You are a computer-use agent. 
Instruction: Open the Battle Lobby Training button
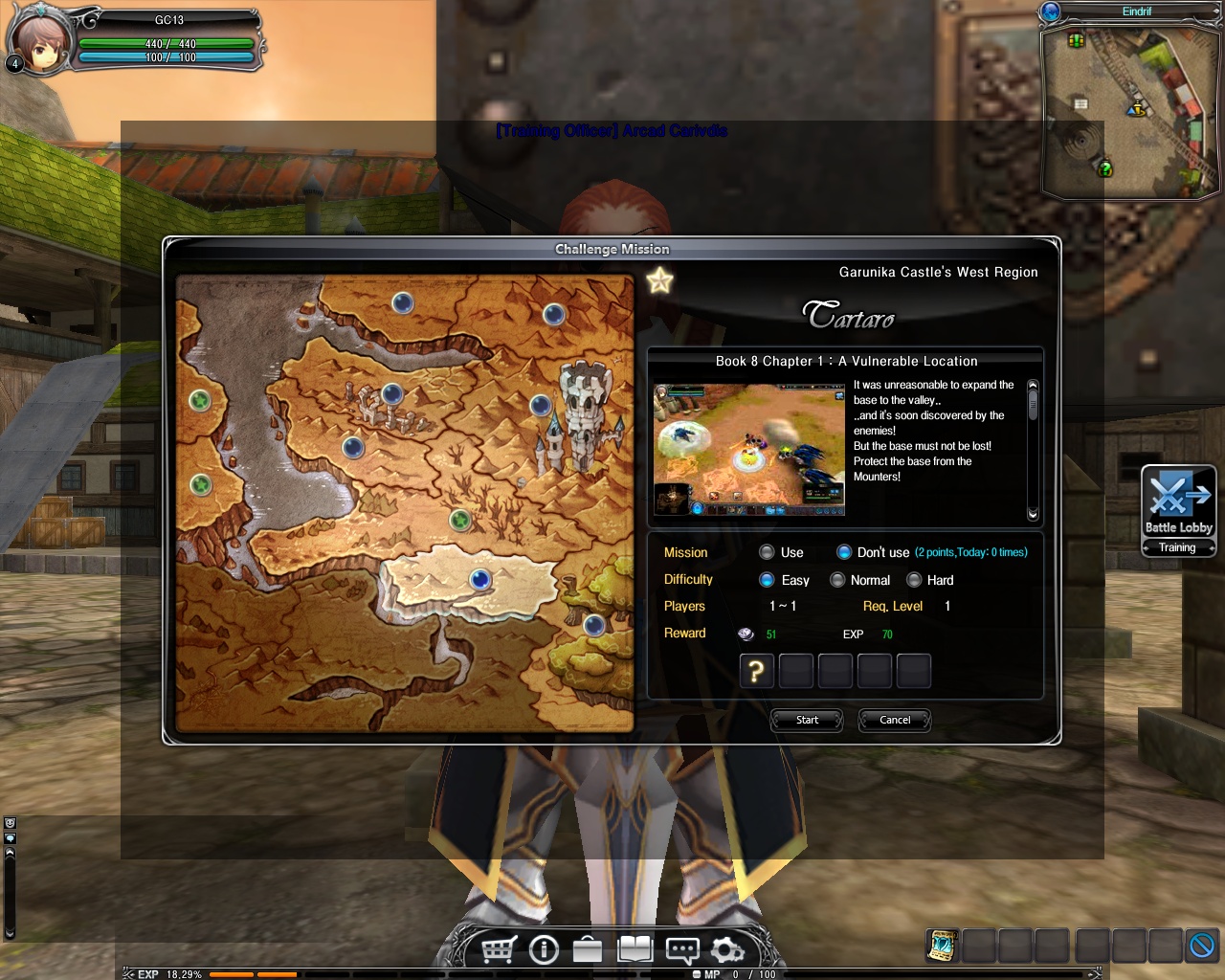coord(1178,510)
